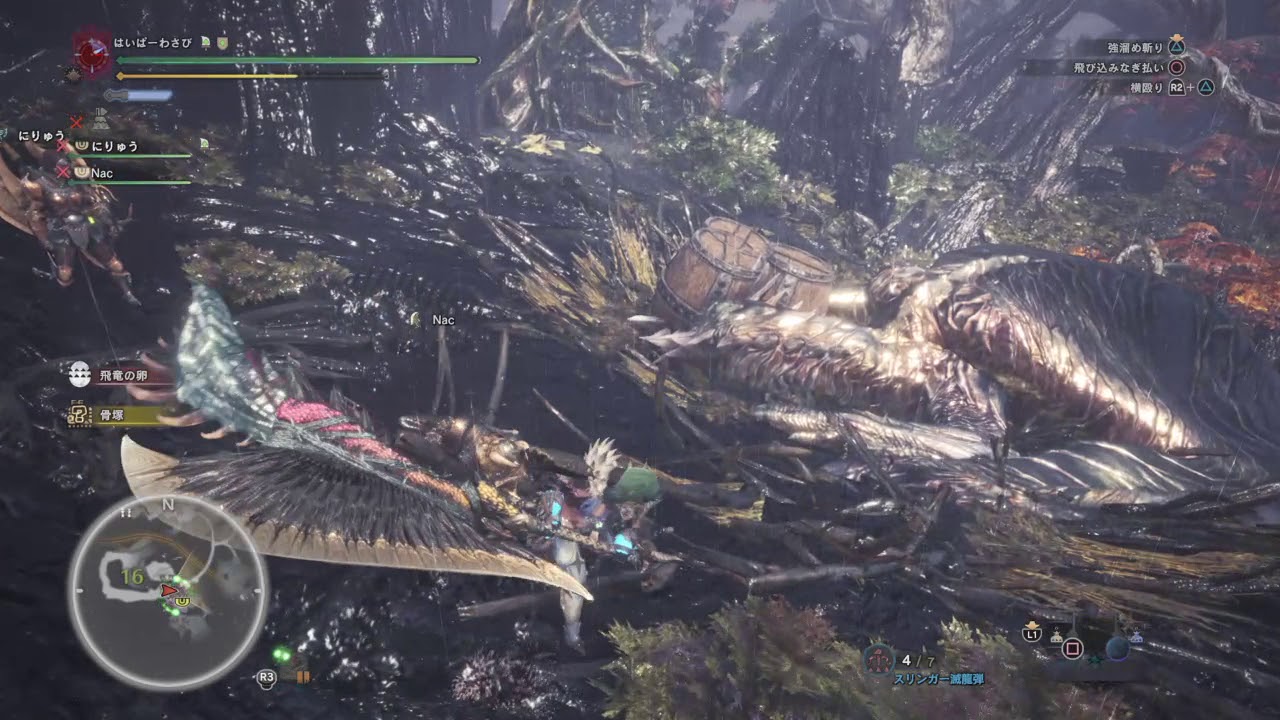The image size is (1280, 720).
Task: Select the slinger ammo icon
Action: coord(879,660)
